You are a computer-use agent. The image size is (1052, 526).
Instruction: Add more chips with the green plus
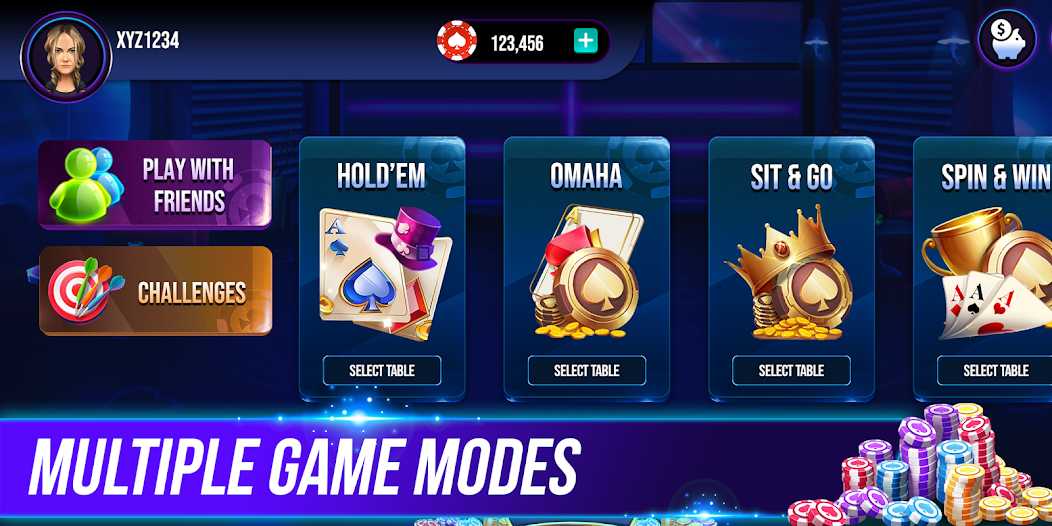(586, 42)
